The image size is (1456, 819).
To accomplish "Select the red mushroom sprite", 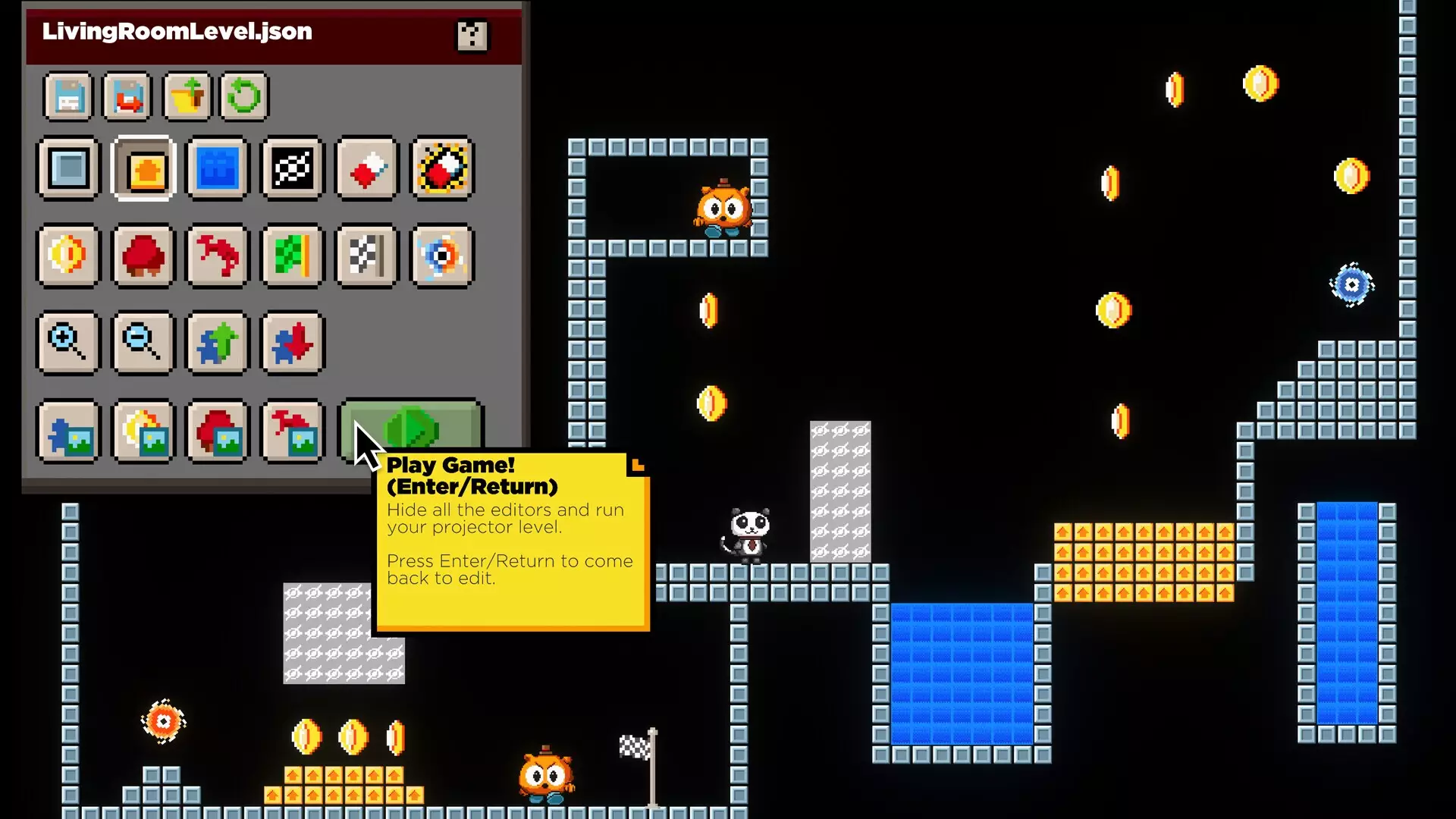I will click(143, 256).
